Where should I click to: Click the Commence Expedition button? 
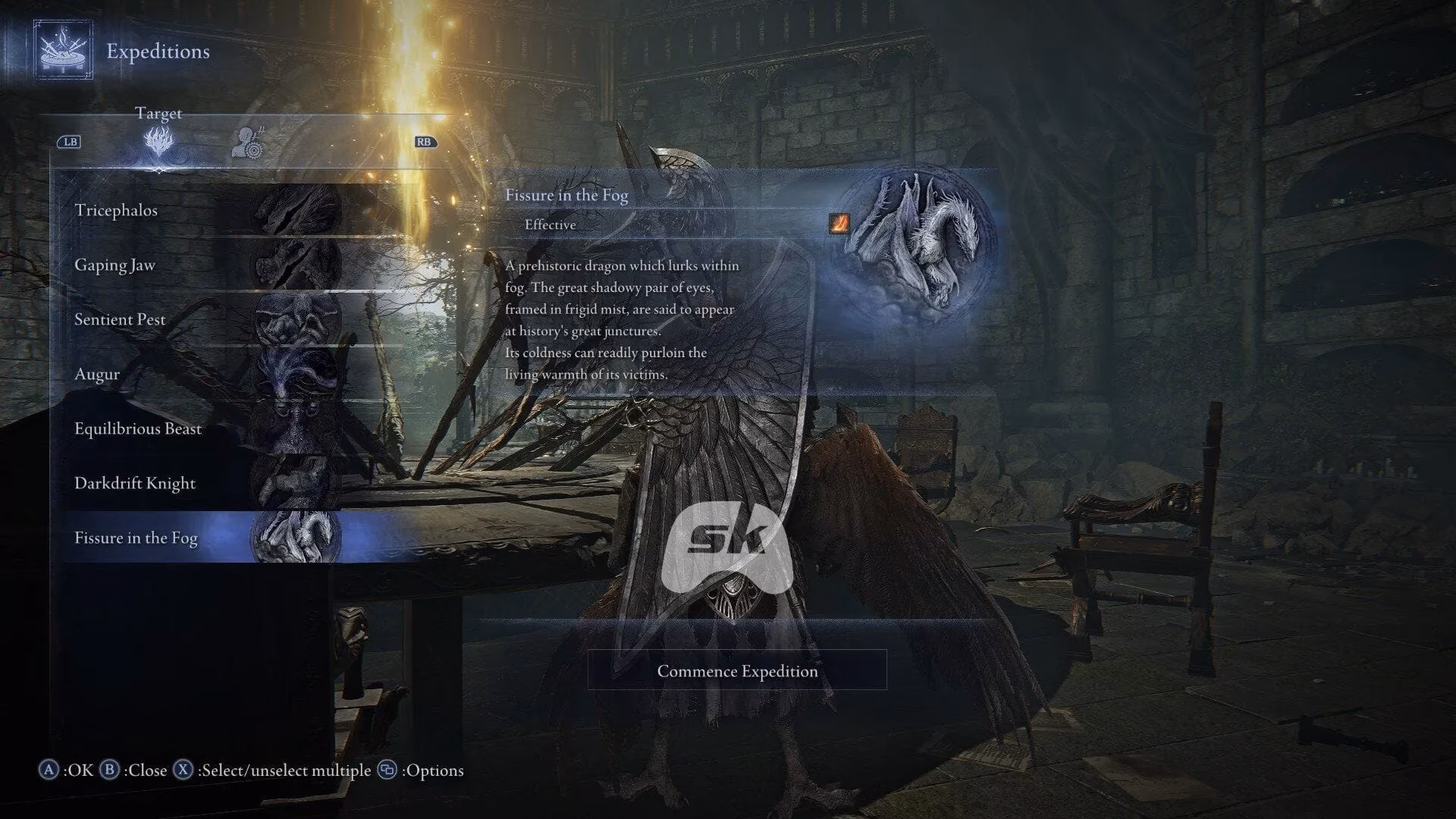tap(736, 671)
